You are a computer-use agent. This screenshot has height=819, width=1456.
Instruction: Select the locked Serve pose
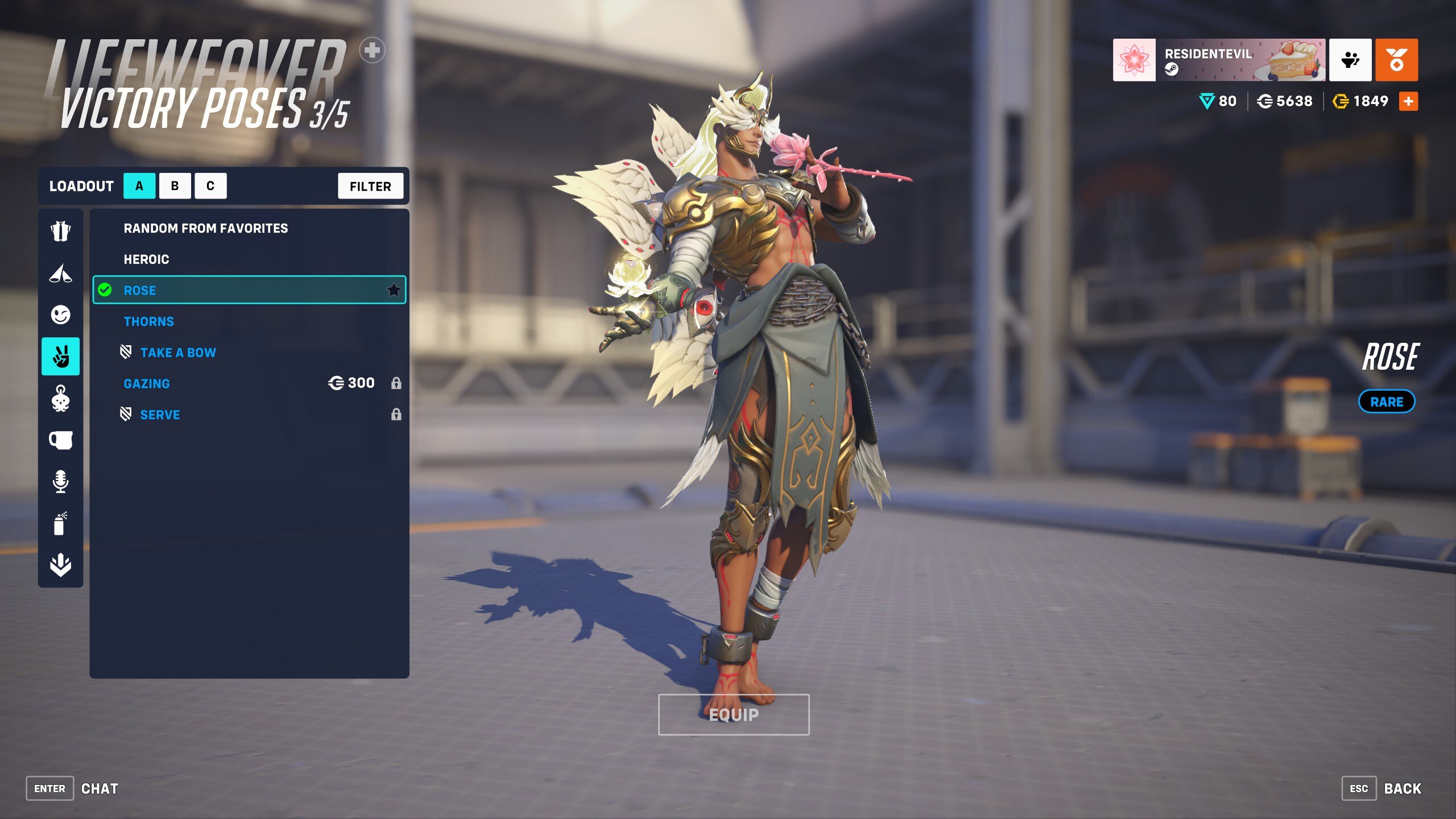(160, 415)
